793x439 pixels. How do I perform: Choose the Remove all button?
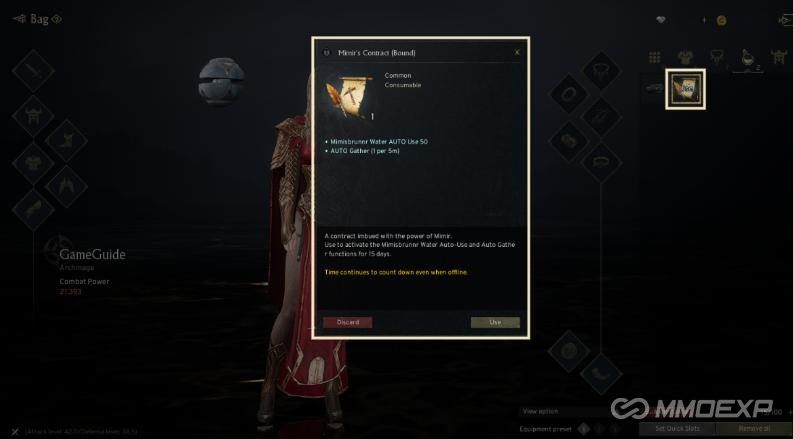click(754, 428)
